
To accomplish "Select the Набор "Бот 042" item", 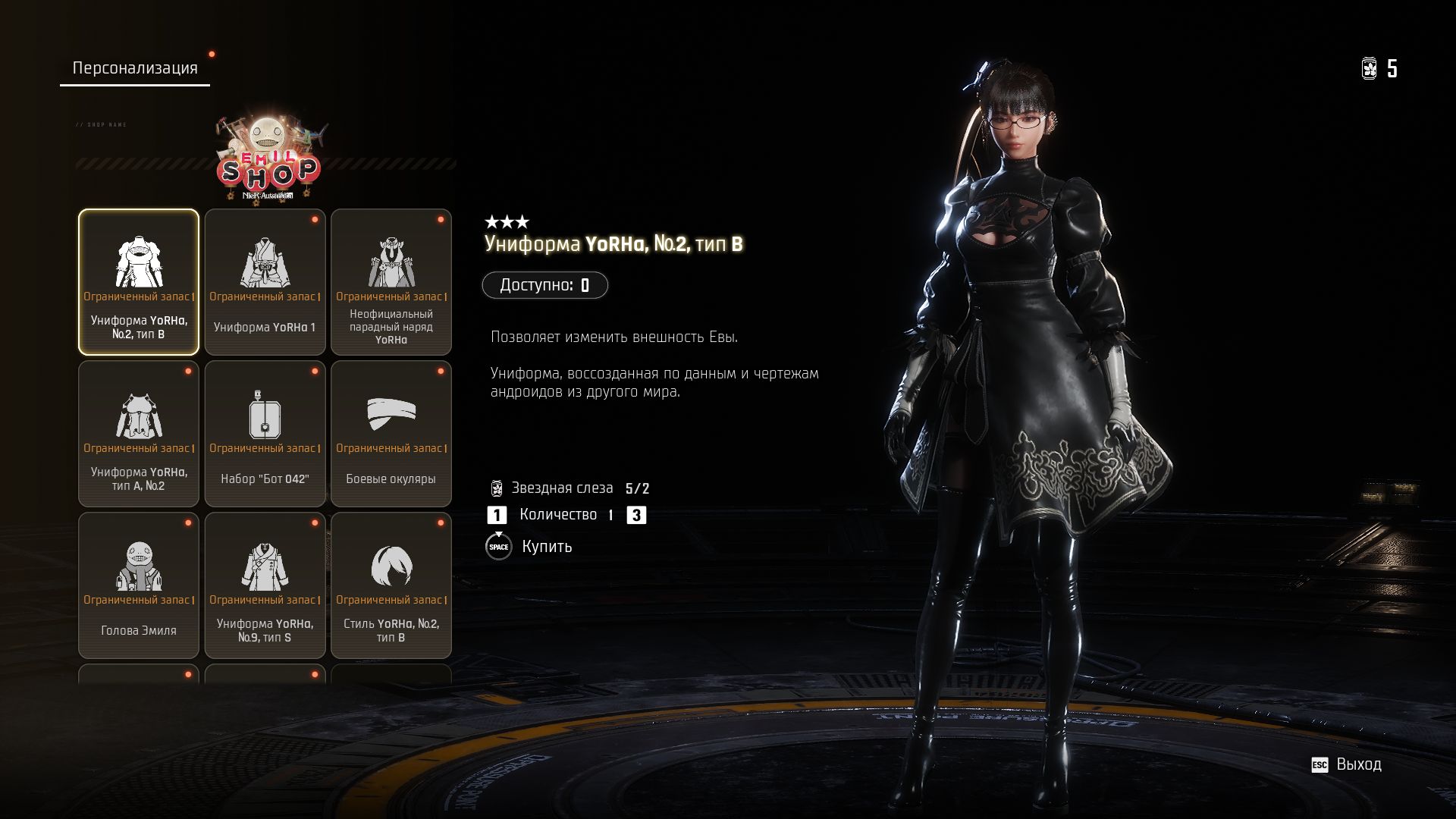I will [265, 434].
